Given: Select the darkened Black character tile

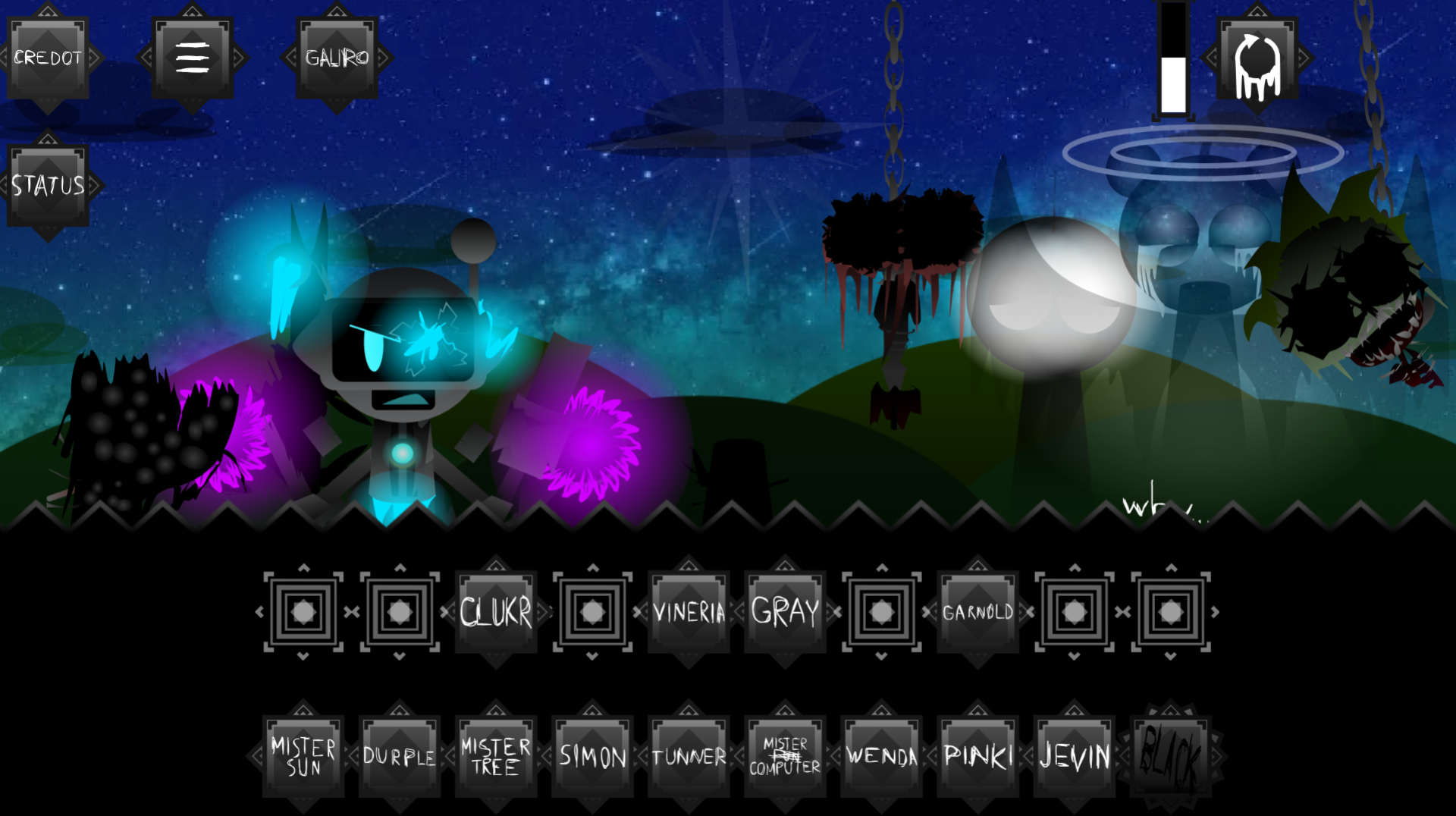Looking at the screenshot, I should pos(1170,756).
